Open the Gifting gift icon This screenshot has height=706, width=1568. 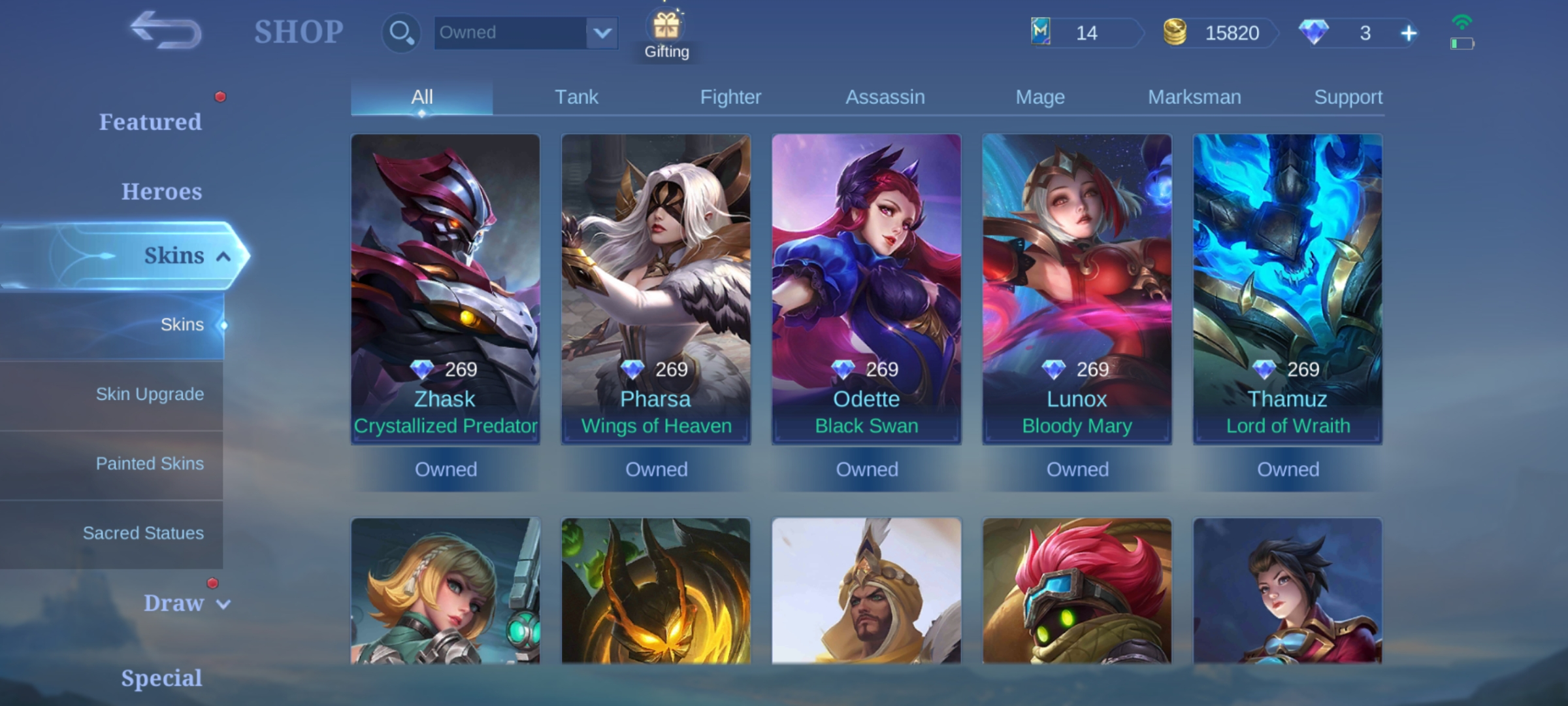[666, 27]
